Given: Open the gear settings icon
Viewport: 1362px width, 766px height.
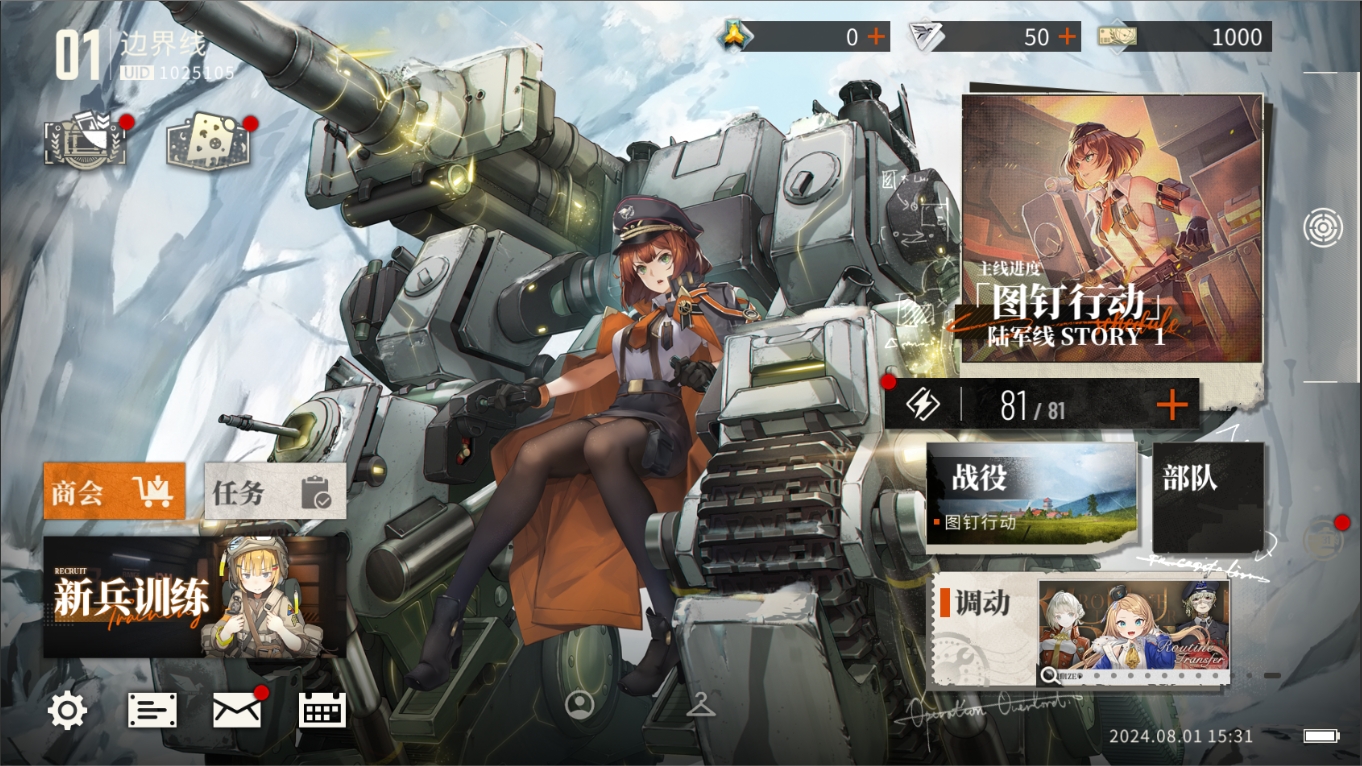Looking at the screenshot, I should pos(67,710).
